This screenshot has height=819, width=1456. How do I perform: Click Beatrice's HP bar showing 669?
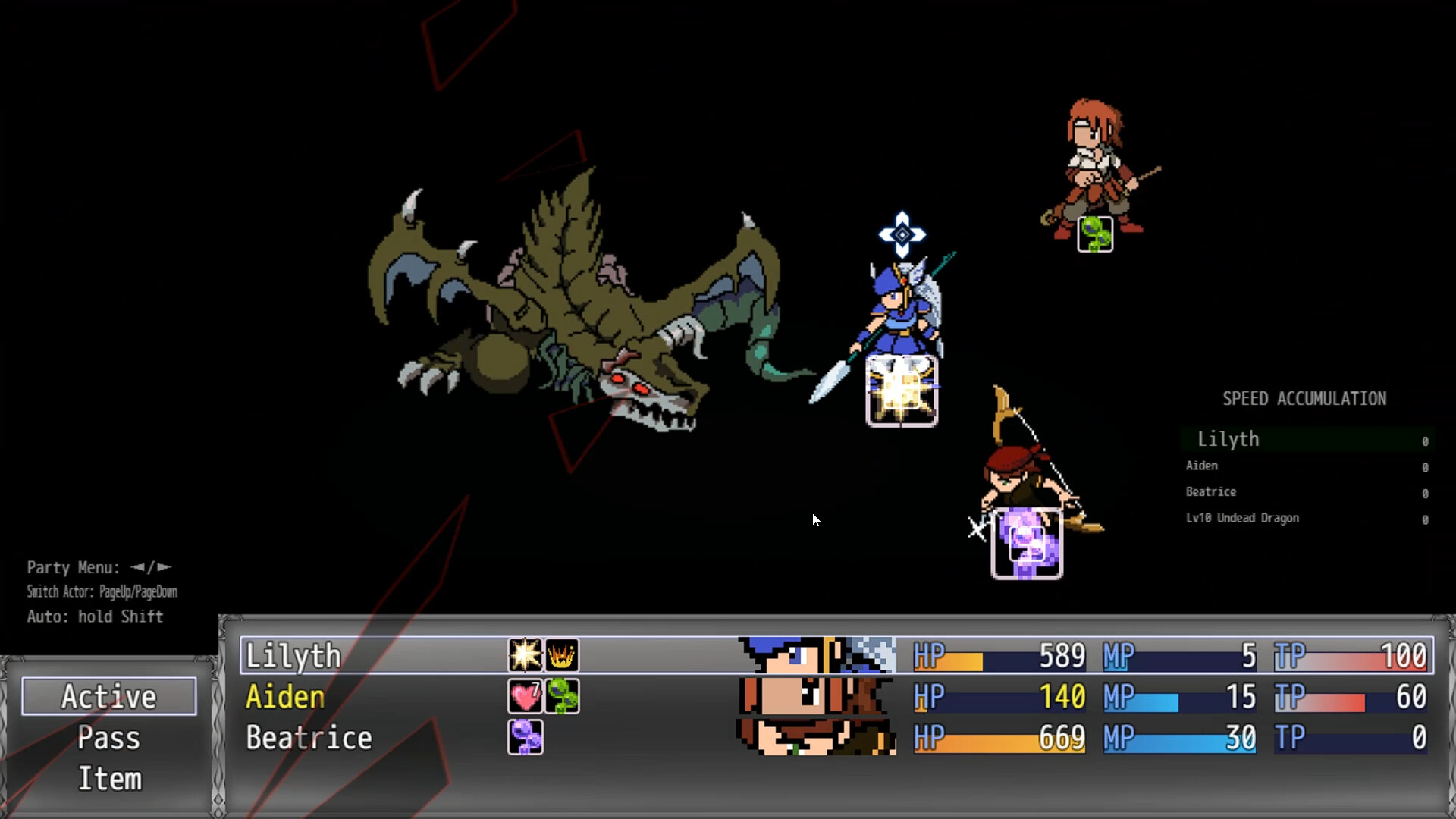click(999, 737)
